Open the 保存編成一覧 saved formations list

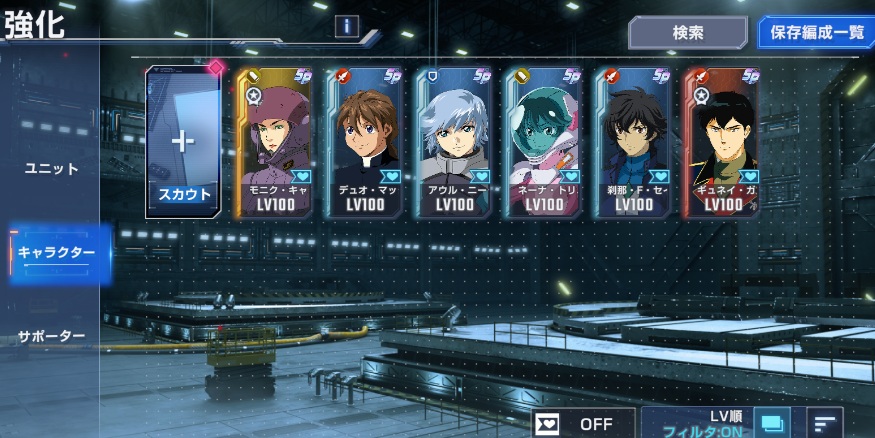tap(816, 32)
